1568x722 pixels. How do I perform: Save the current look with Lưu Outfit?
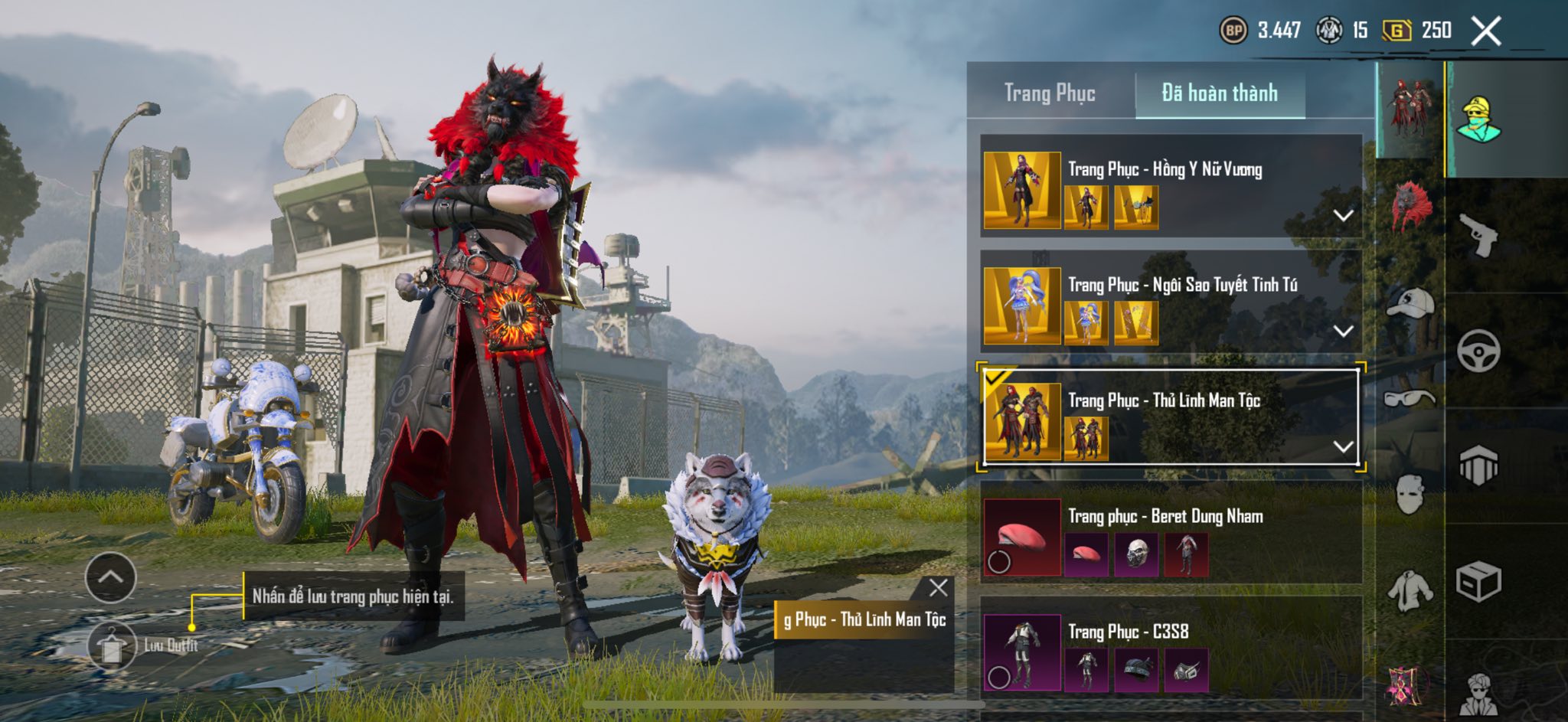pos(112,645)
